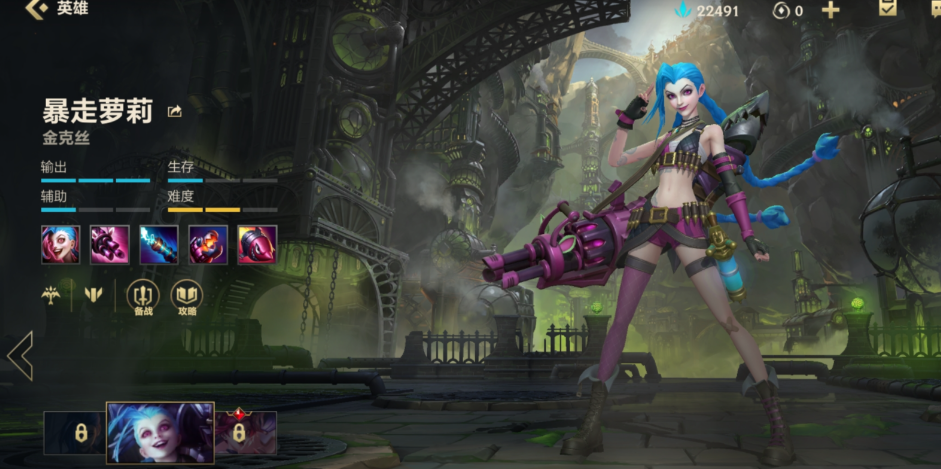Go to the previous hero with left arrow
Screen dimensions: 941x469
pyautogui.click(x=20, y=355)
